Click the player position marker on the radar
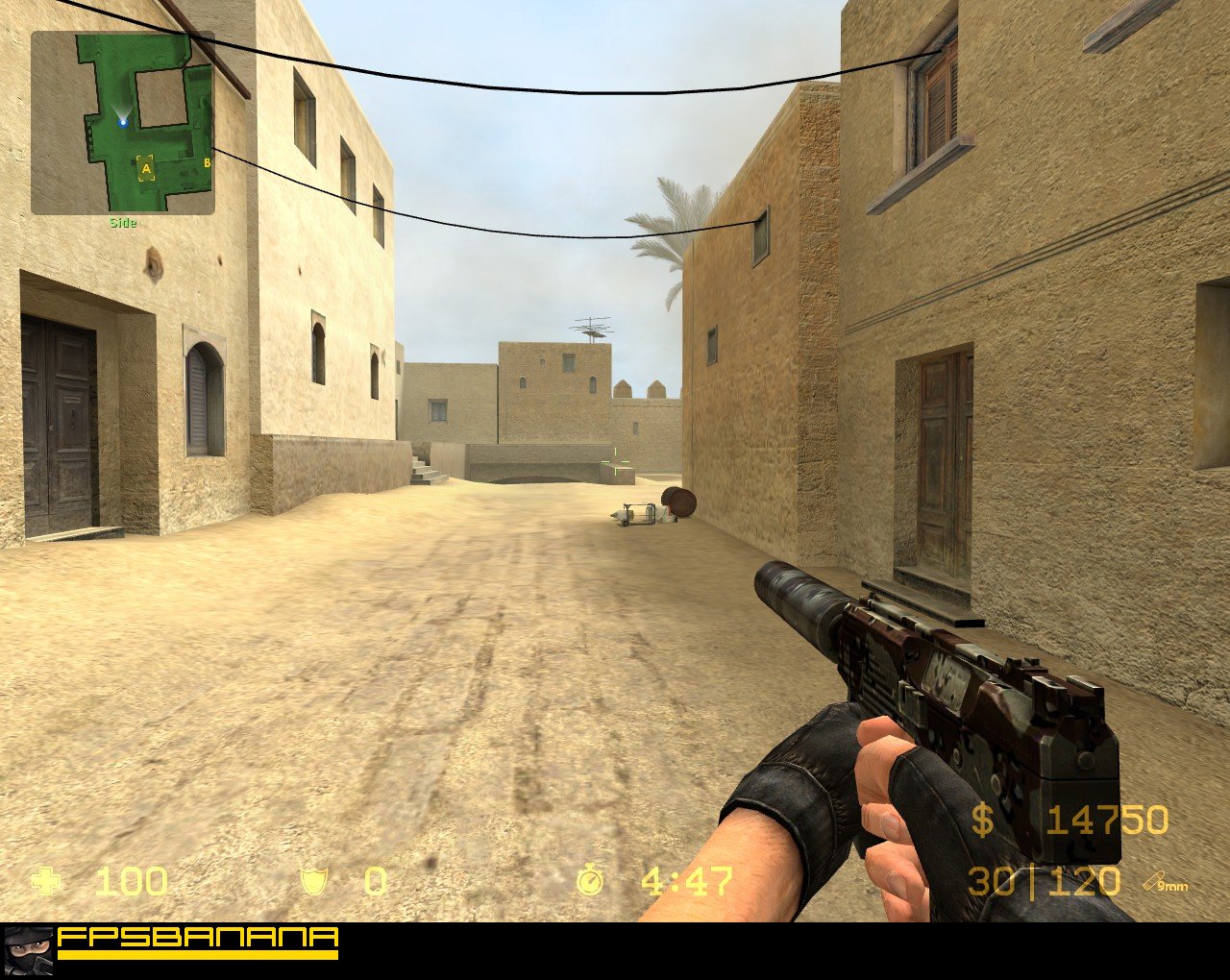The width and height of the screenshot is (1230, 980). point(124,122)
